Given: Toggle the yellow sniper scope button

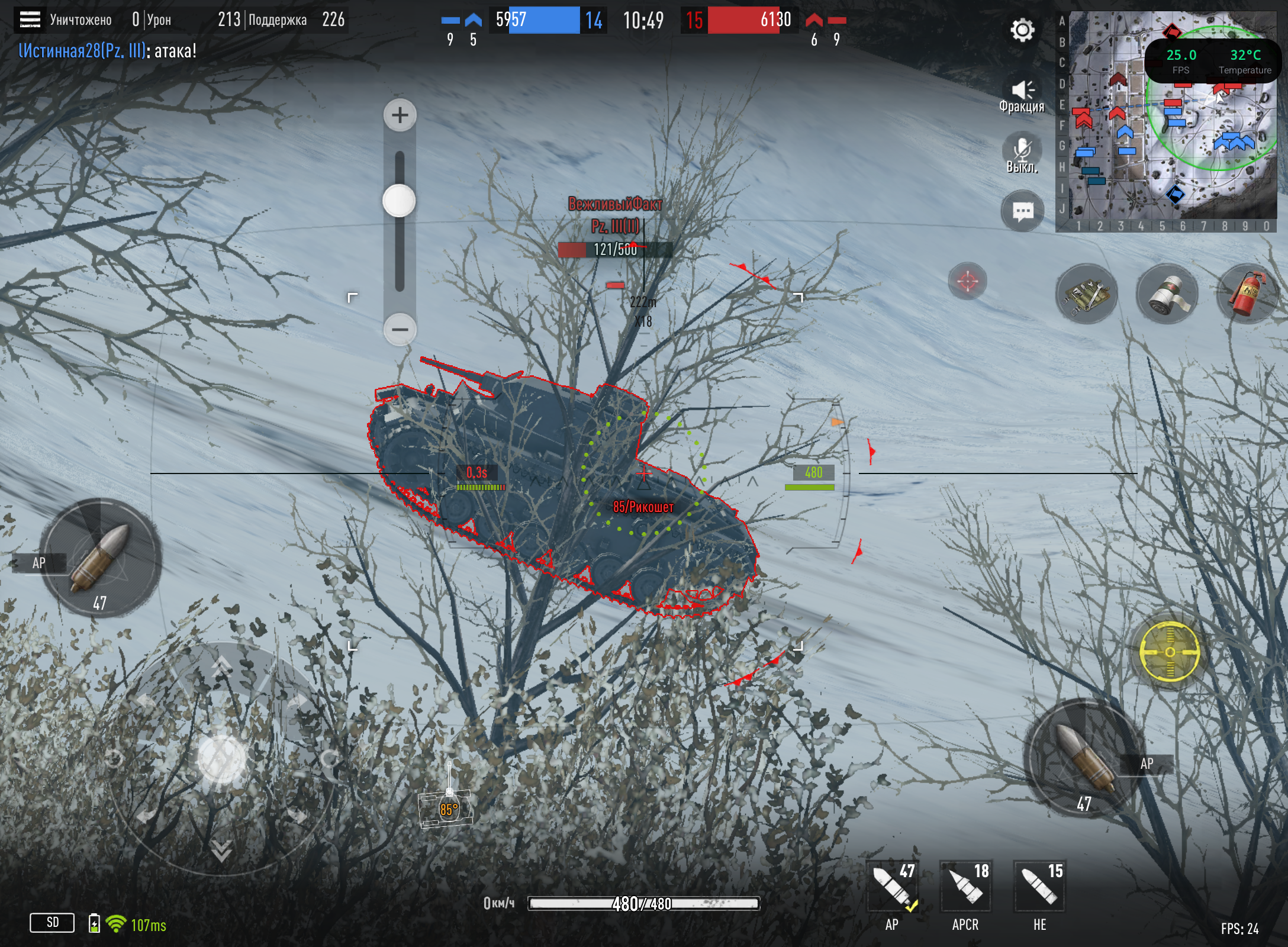Looking at the screenshot, I should click(x=1170, y=652).
